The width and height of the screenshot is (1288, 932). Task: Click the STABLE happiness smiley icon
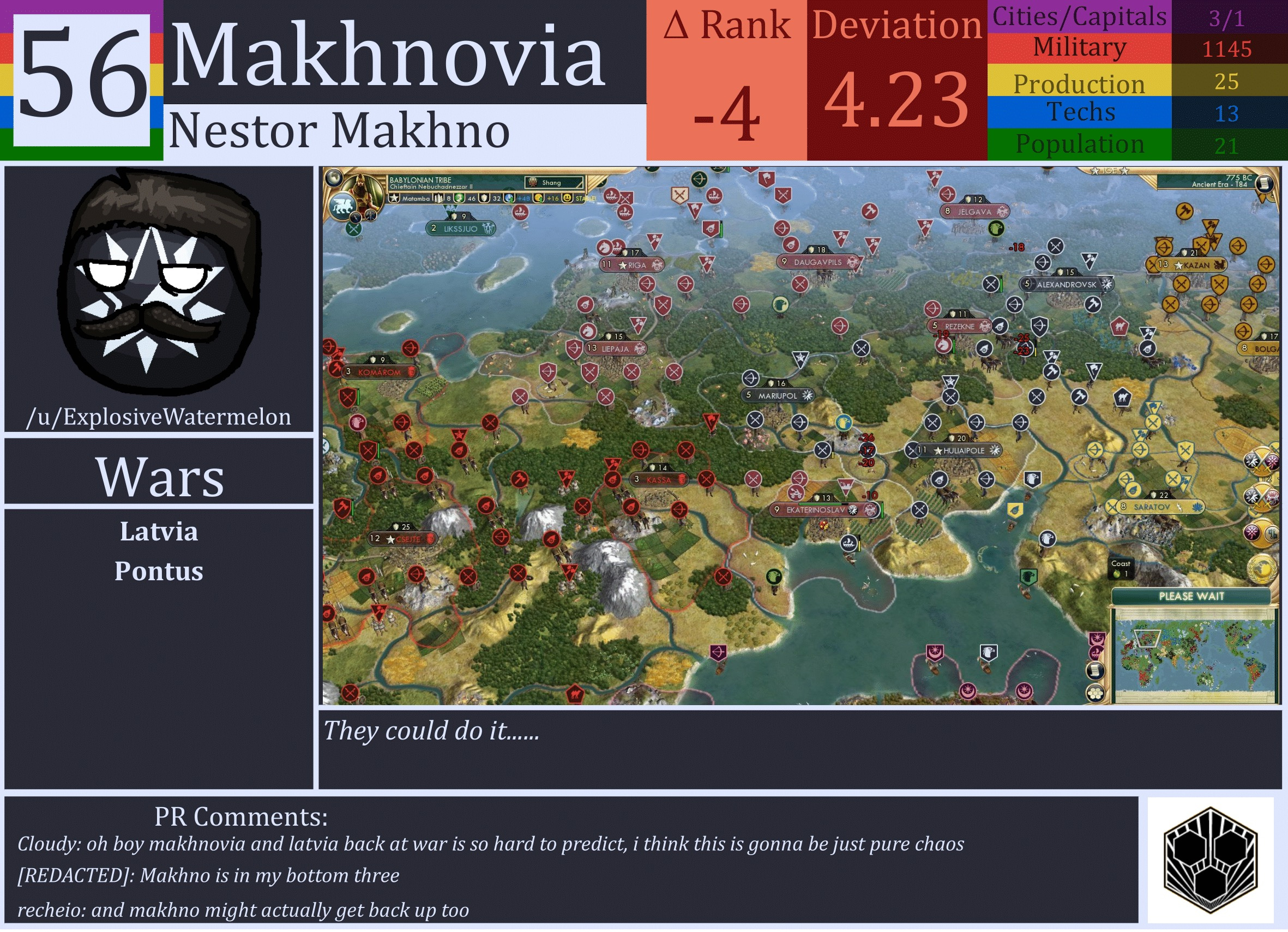pyautogui.click(x=568, y=199)
